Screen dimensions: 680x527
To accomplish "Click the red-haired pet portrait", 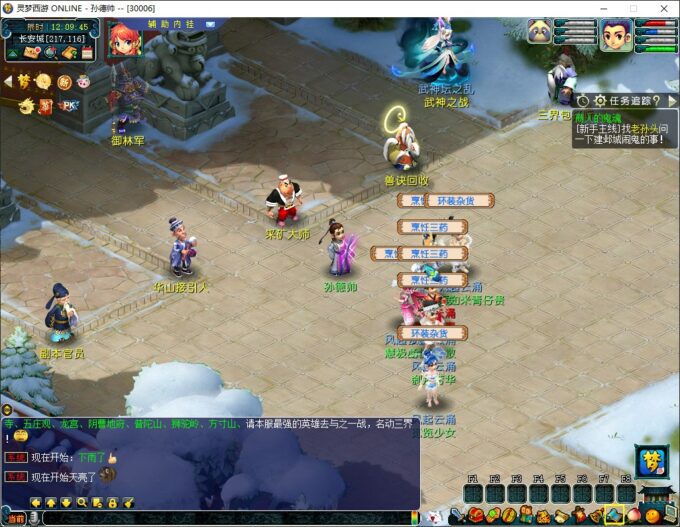I will coord(125,39).
